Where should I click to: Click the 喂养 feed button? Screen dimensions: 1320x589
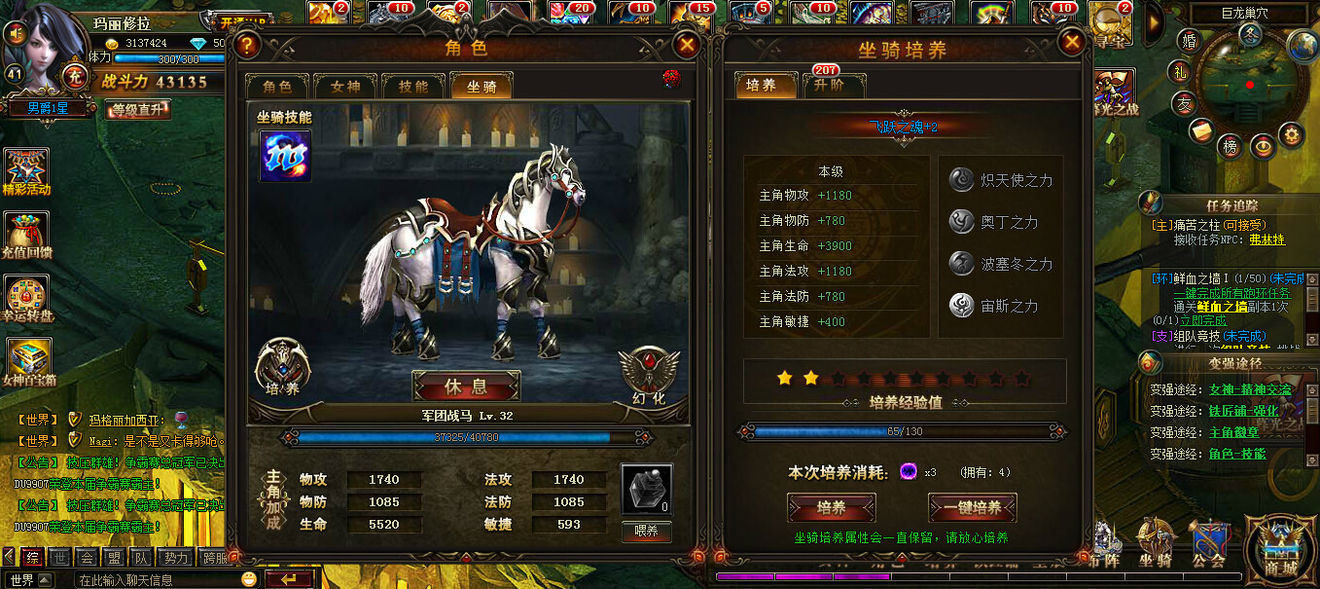[646, 531]
